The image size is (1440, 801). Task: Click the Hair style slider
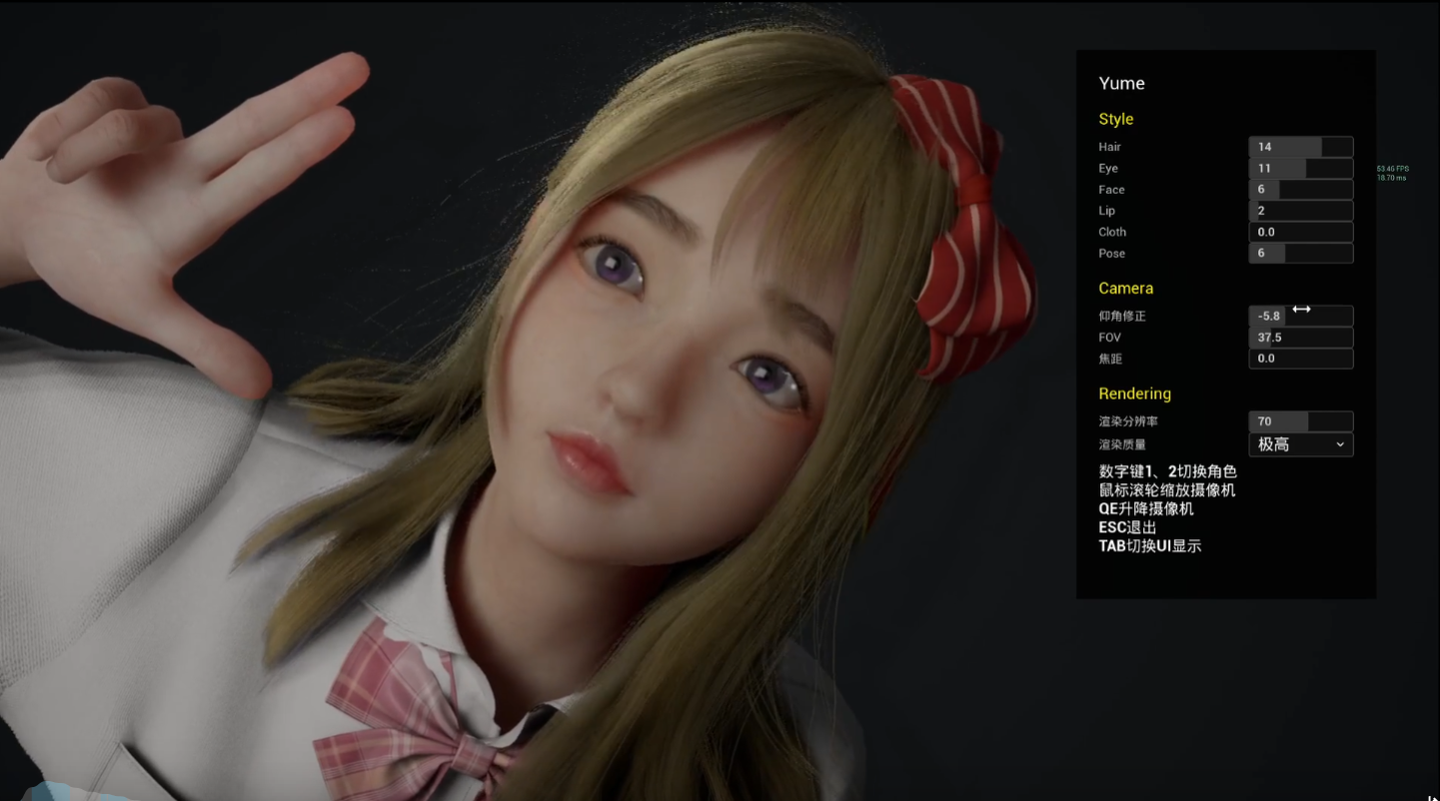pos(1300,147)
